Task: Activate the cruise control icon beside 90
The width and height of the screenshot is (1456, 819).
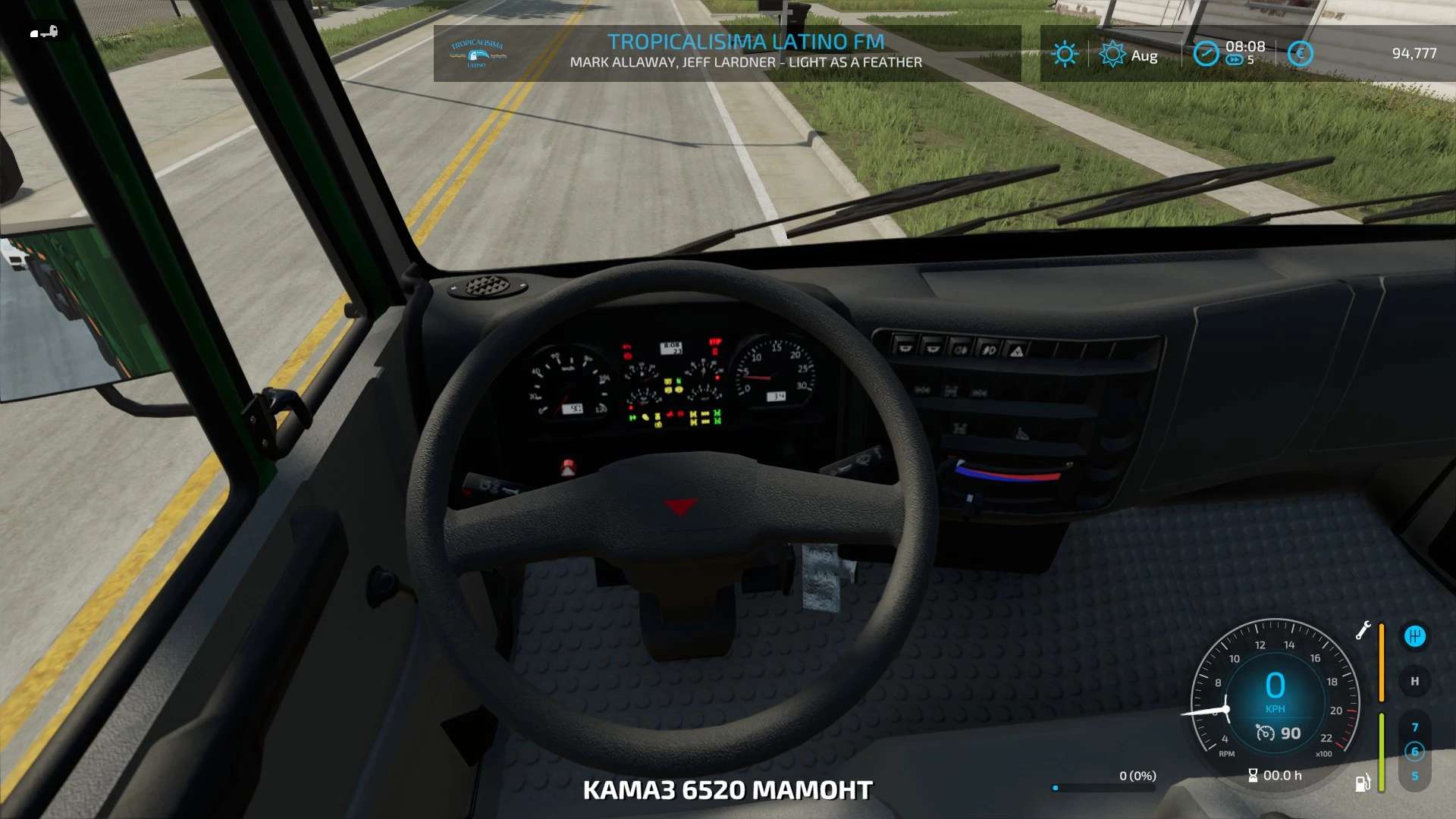Action: (x=1265, y=733)
